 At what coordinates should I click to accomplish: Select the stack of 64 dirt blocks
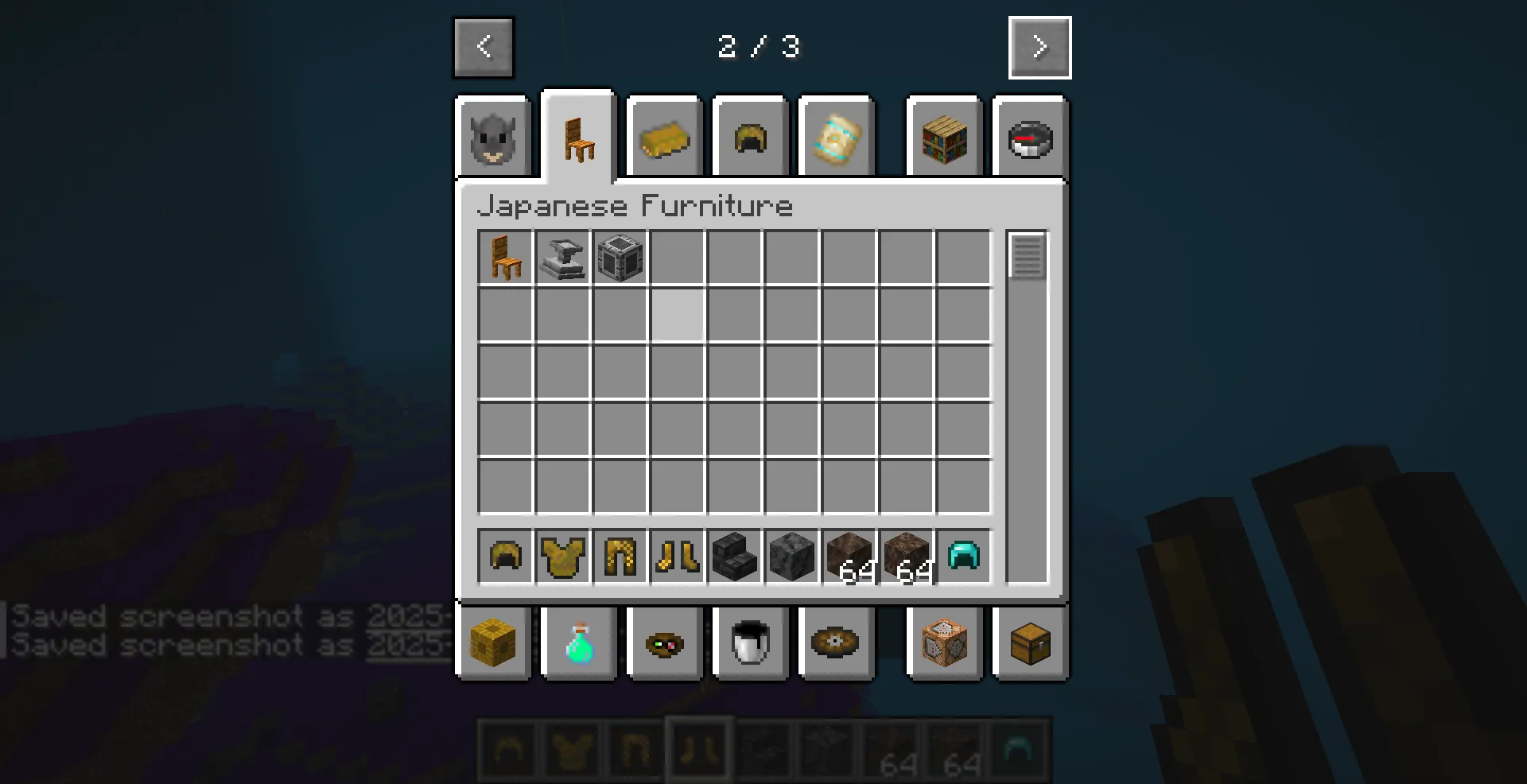[x=849, y=557]
